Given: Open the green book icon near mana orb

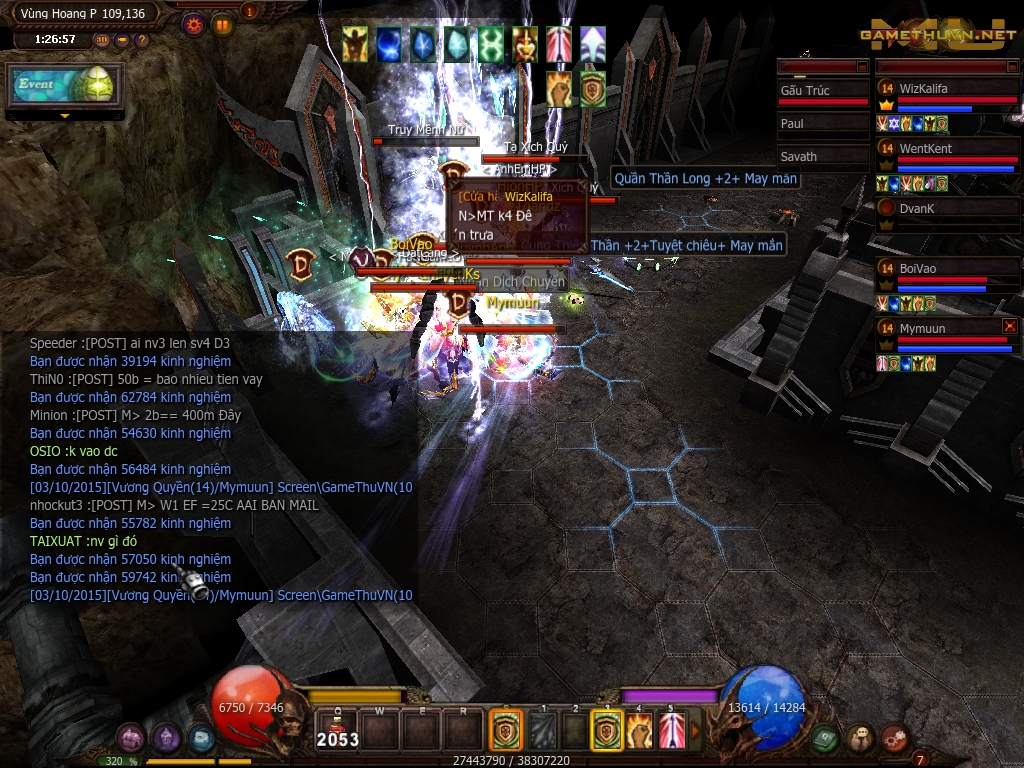Looking at the screenshot, I should [824, 738].
